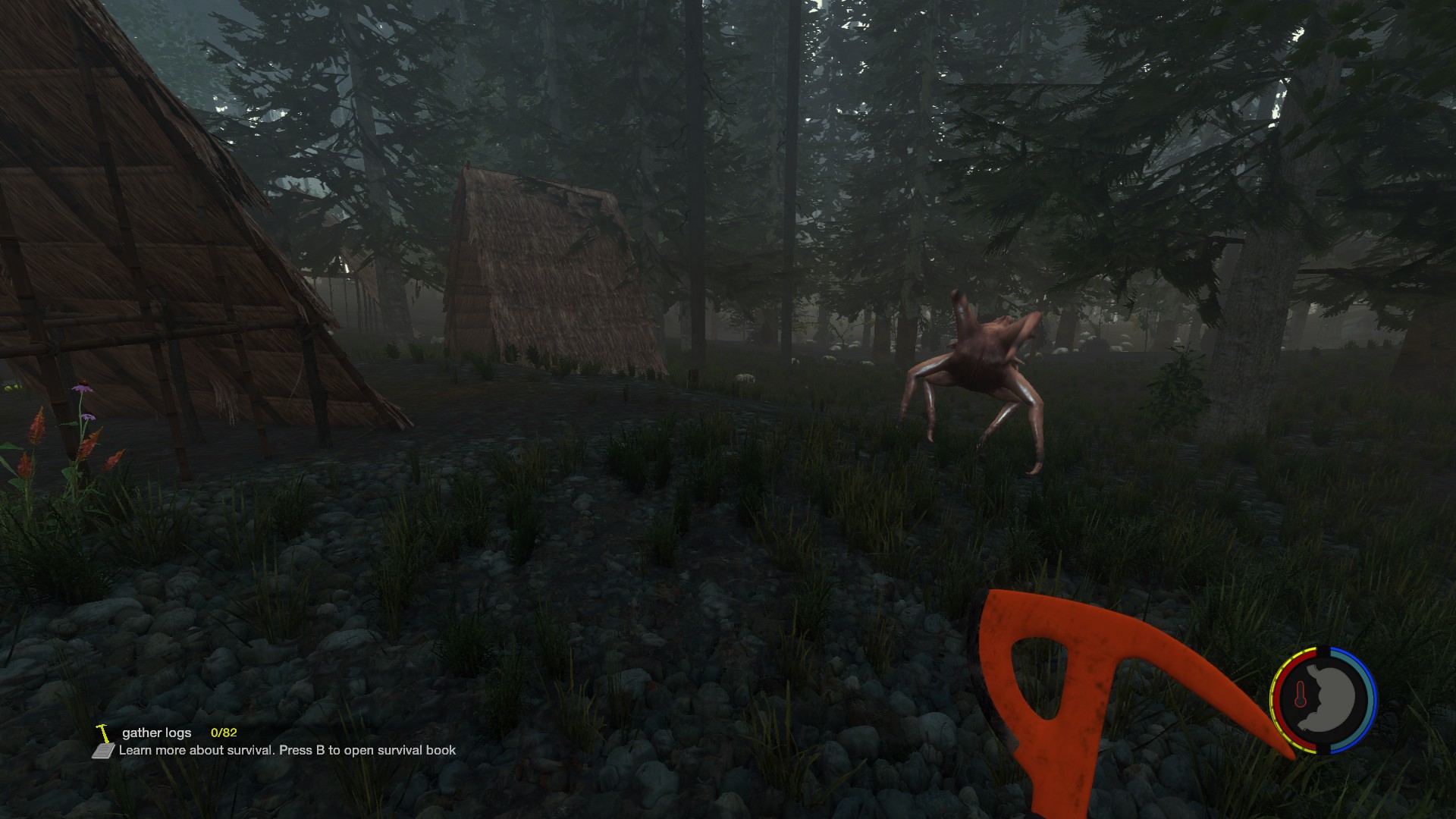Select the gather logs objective entry
Viewport: 1456px width, 819px height.
point(157,733)
